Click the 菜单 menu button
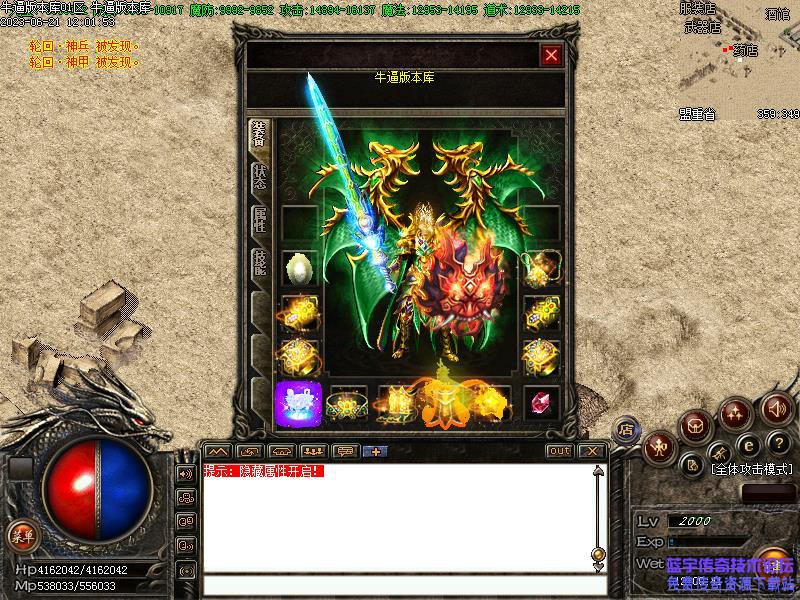Viewport: 800px width, 600px height. [x=21, y=535]
